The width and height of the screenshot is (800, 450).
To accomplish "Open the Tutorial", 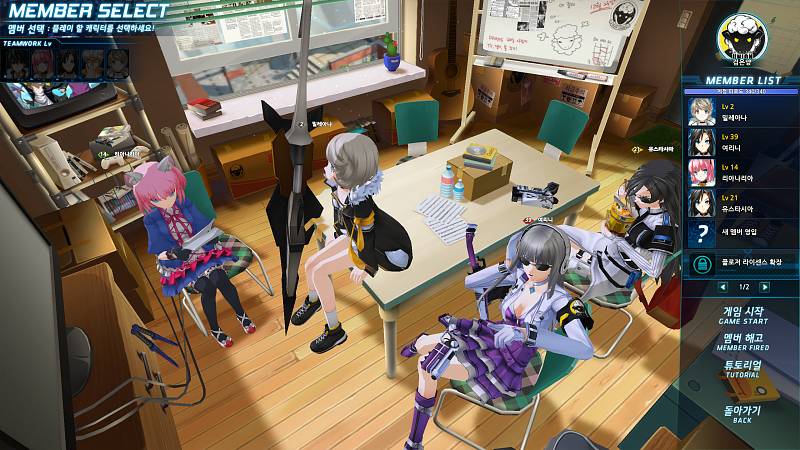I will (x=742, y=368).
